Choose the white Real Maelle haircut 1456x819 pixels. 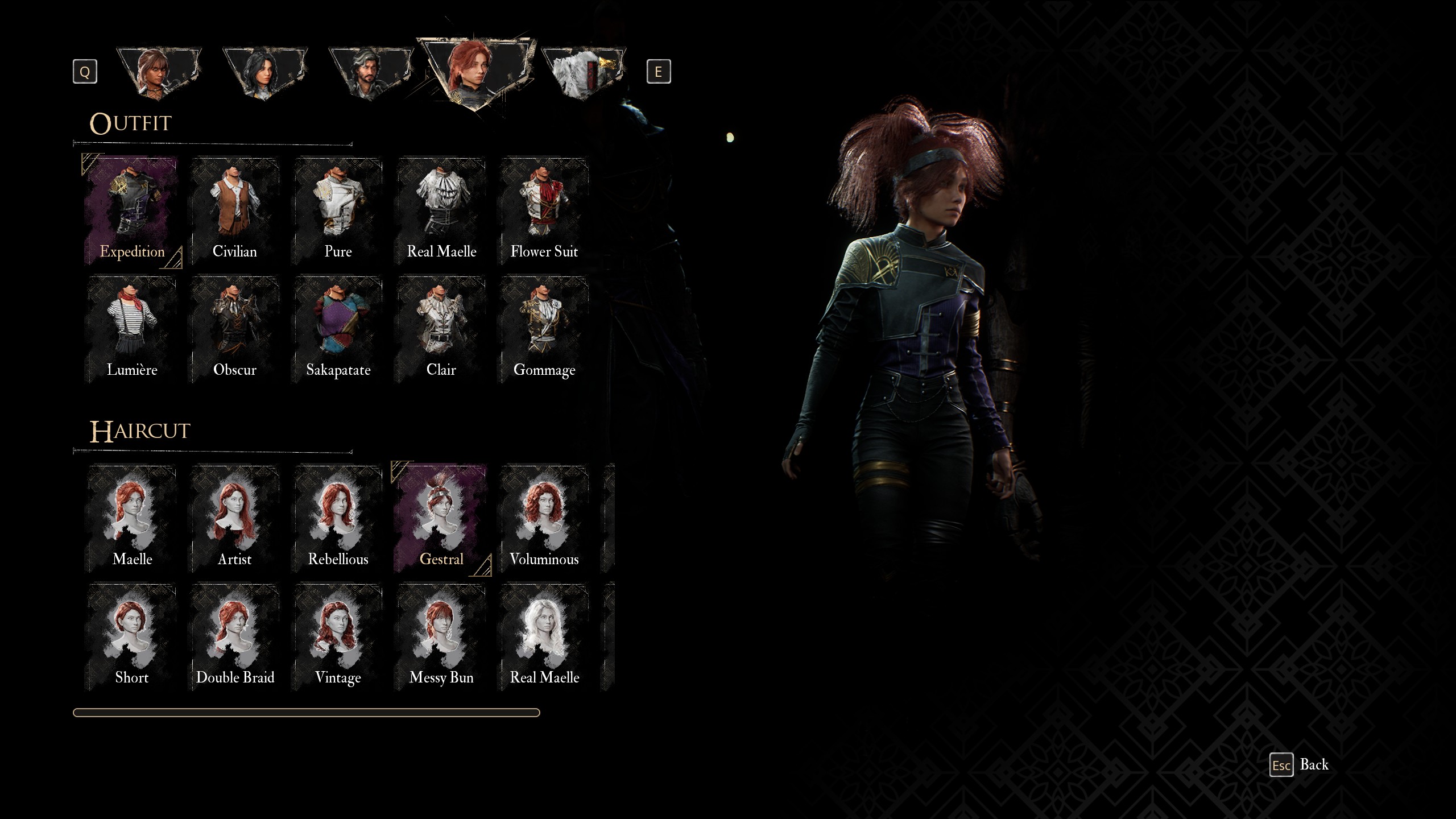point(544,637)
